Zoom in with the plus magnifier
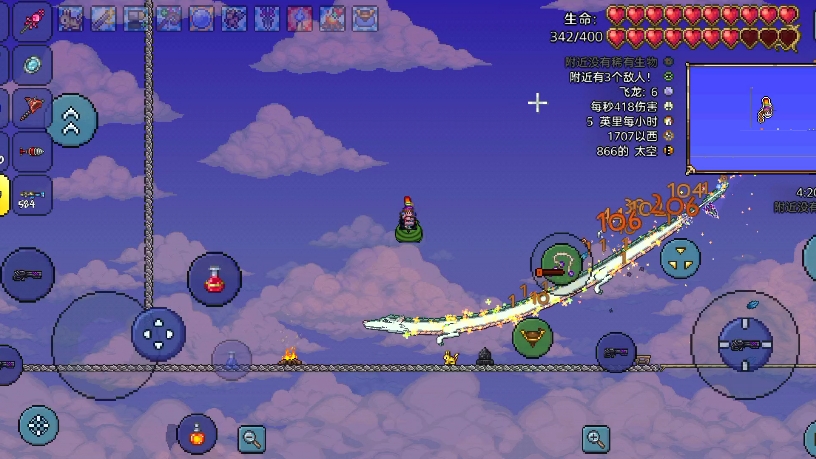 pos(596,438)
